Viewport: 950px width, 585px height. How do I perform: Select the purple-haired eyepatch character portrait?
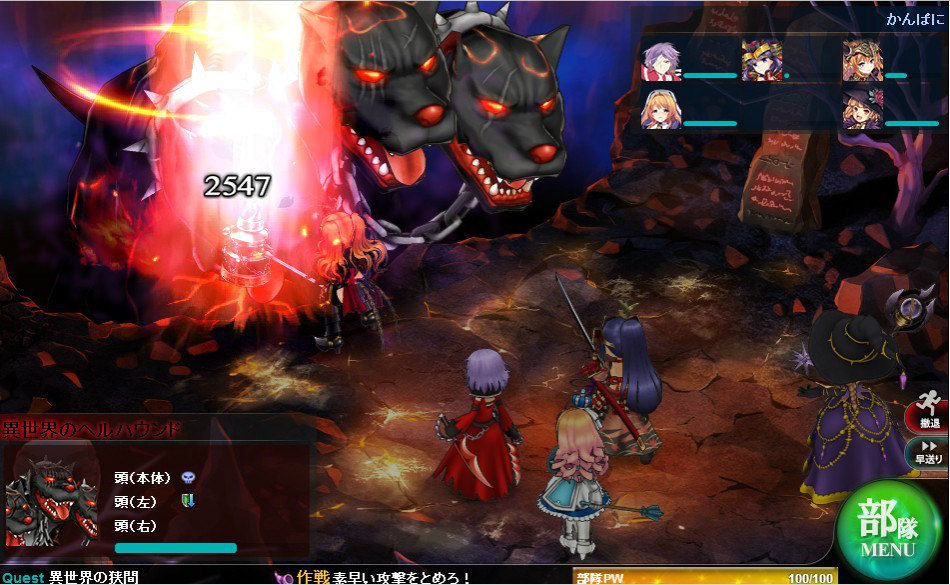point(660,60)
